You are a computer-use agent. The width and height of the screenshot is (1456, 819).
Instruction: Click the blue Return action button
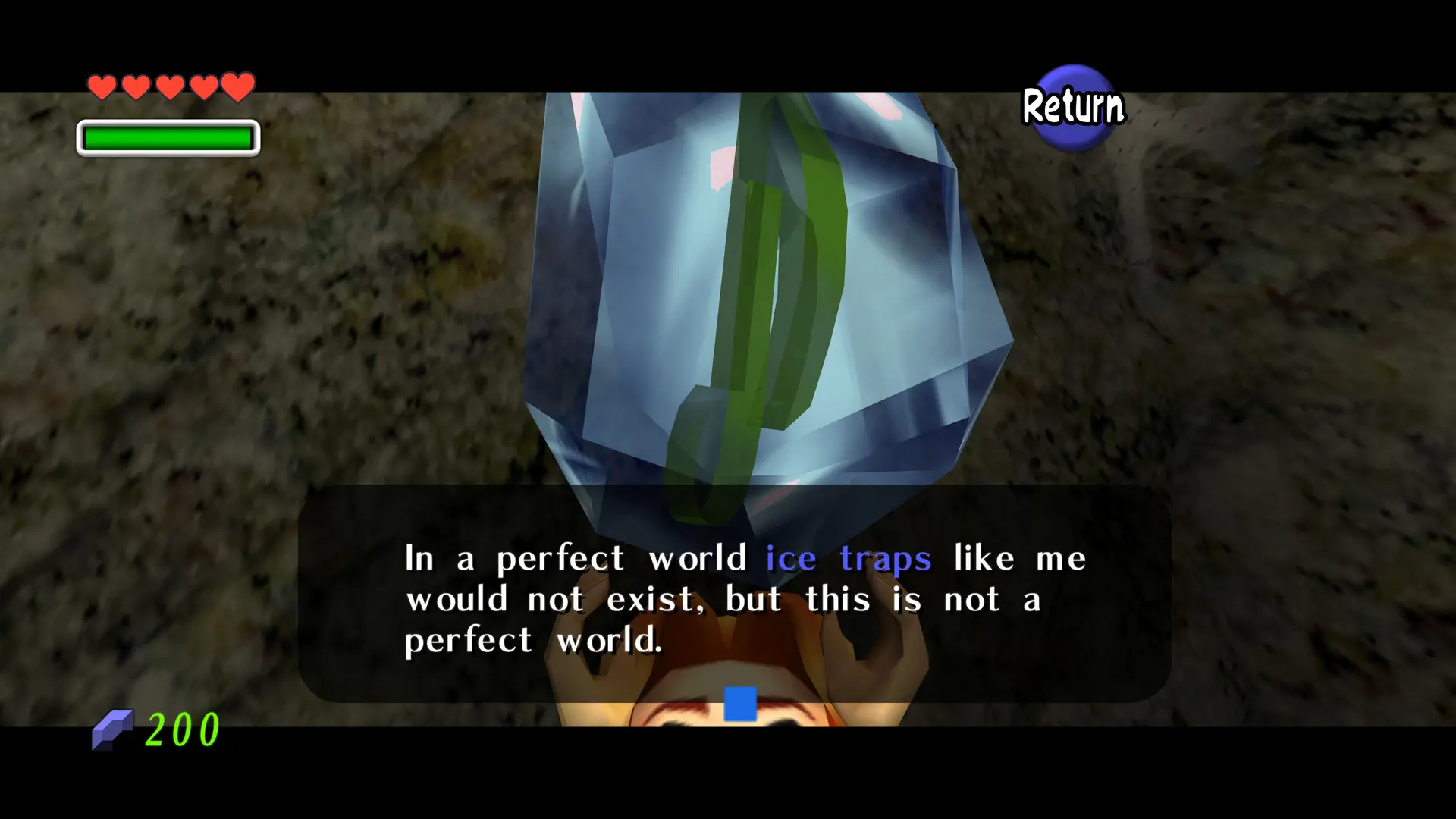tap(1073, 107)
